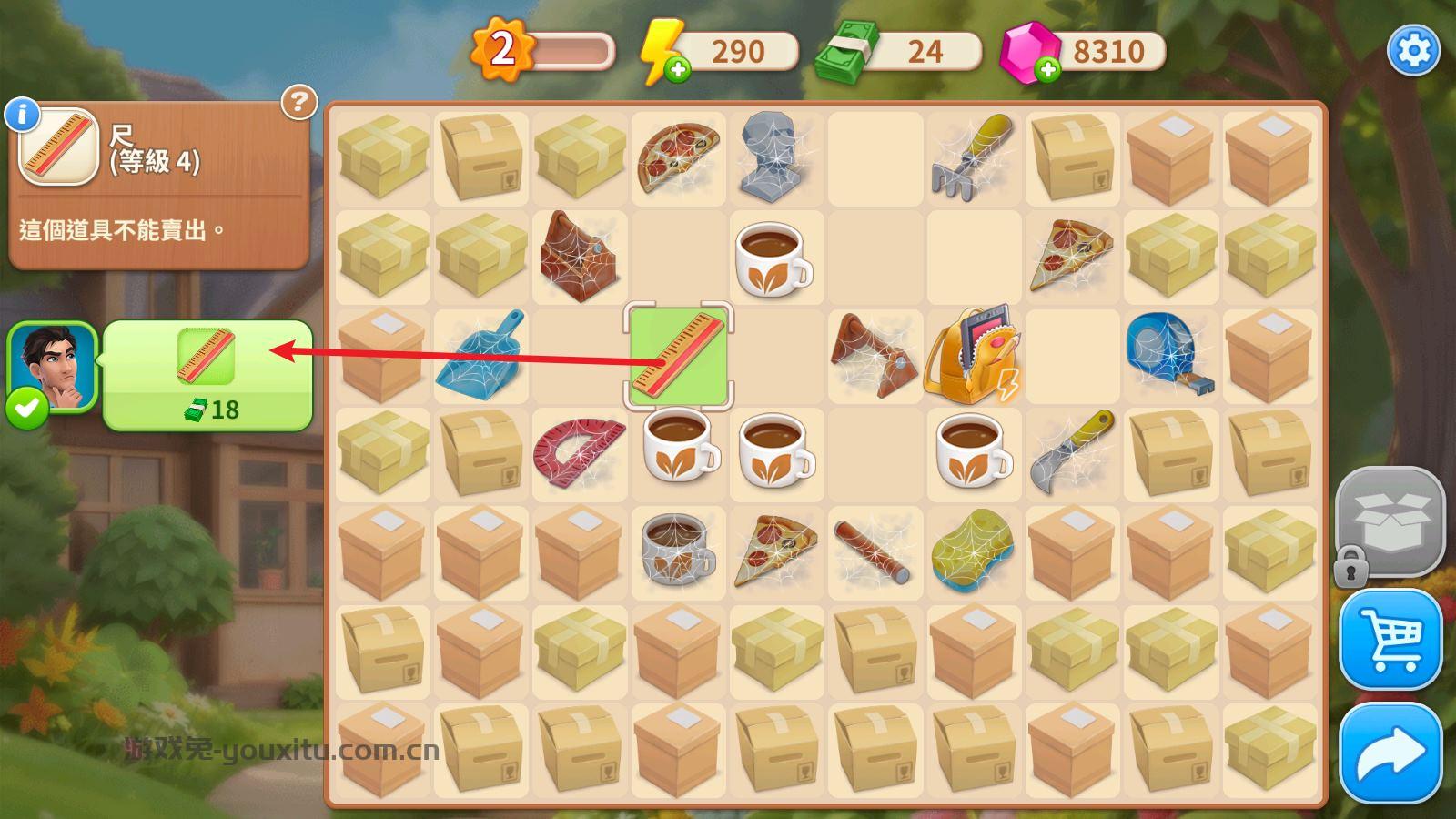The width and height of the screenshot is (1456, 819).
Task: Select the blue tape measure tile
Action: (1168, 355)
